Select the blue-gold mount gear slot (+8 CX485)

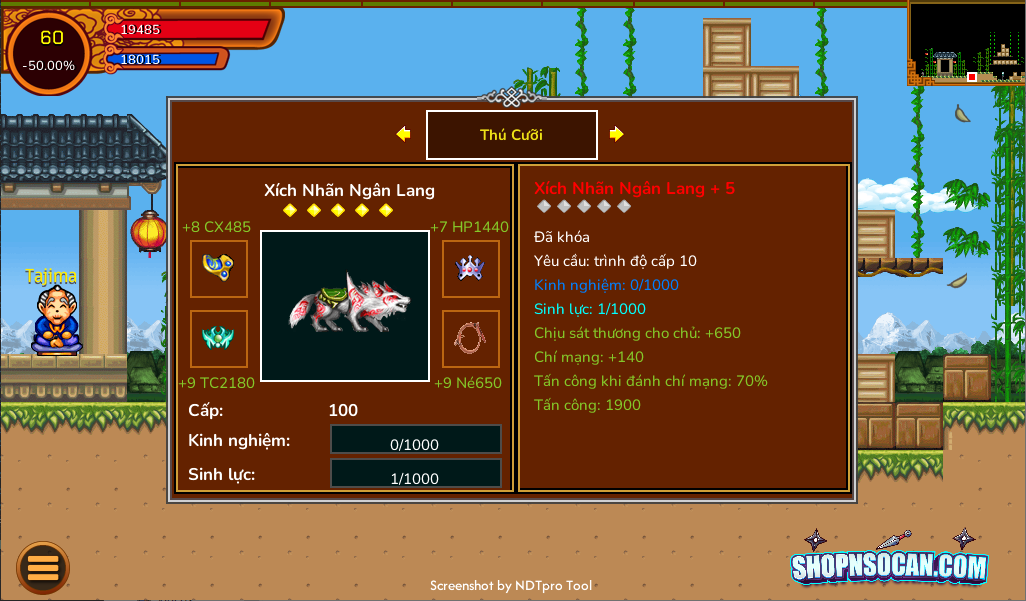[x=219, y=269]
